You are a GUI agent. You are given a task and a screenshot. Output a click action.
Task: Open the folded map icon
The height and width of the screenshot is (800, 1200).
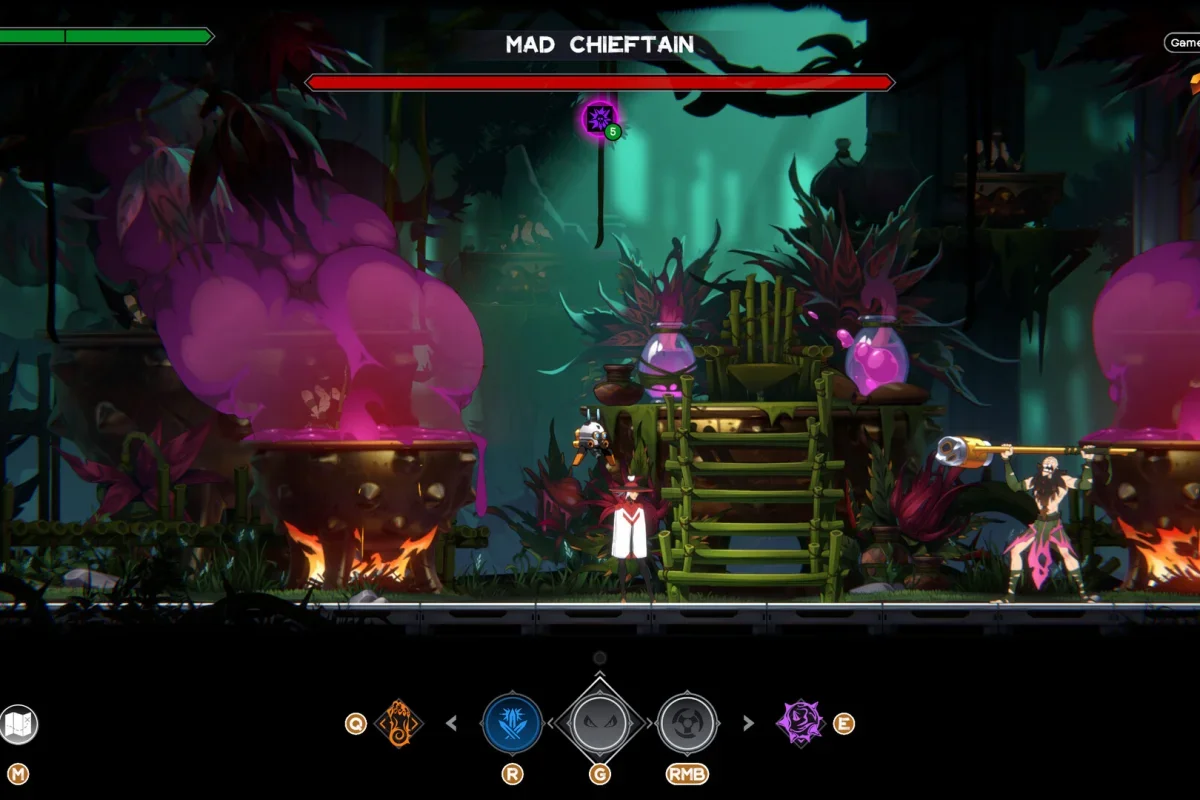(18, 724)
